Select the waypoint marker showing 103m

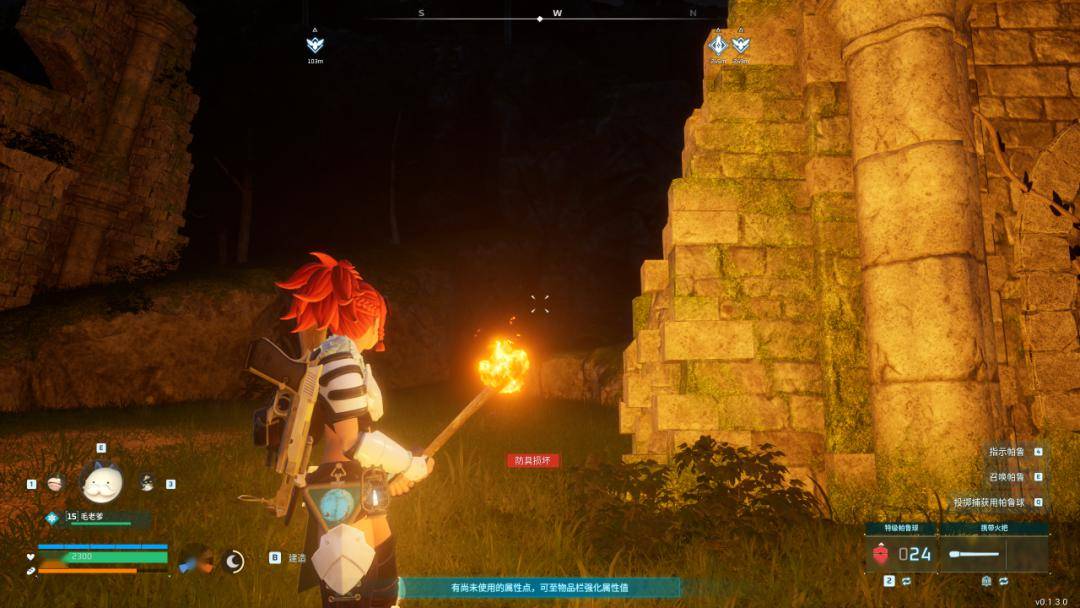pyautogui.click(x=315, y=44)
